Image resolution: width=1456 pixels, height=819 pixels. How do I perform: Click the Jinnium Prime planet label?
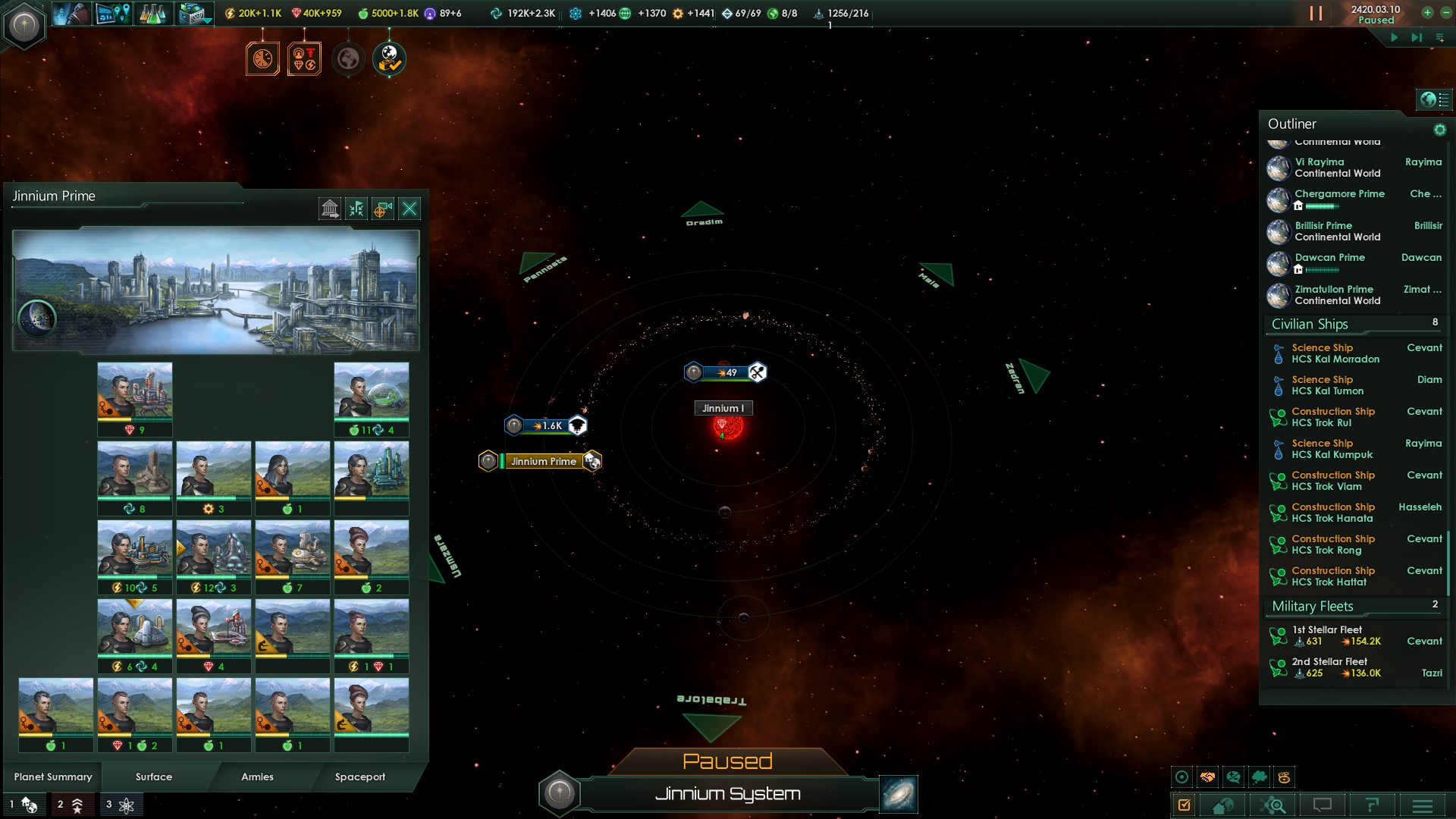543,461
